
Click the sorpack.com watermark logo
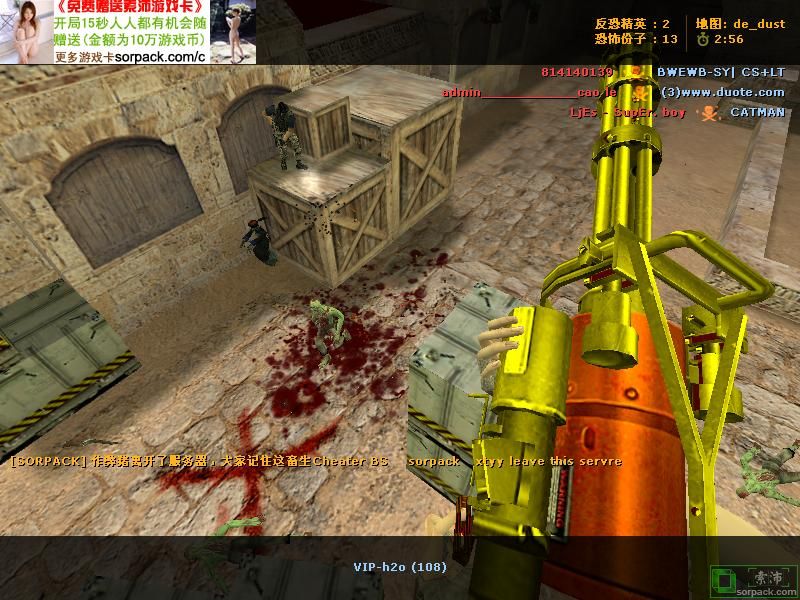pyautogui.click(x=755, y=581)
